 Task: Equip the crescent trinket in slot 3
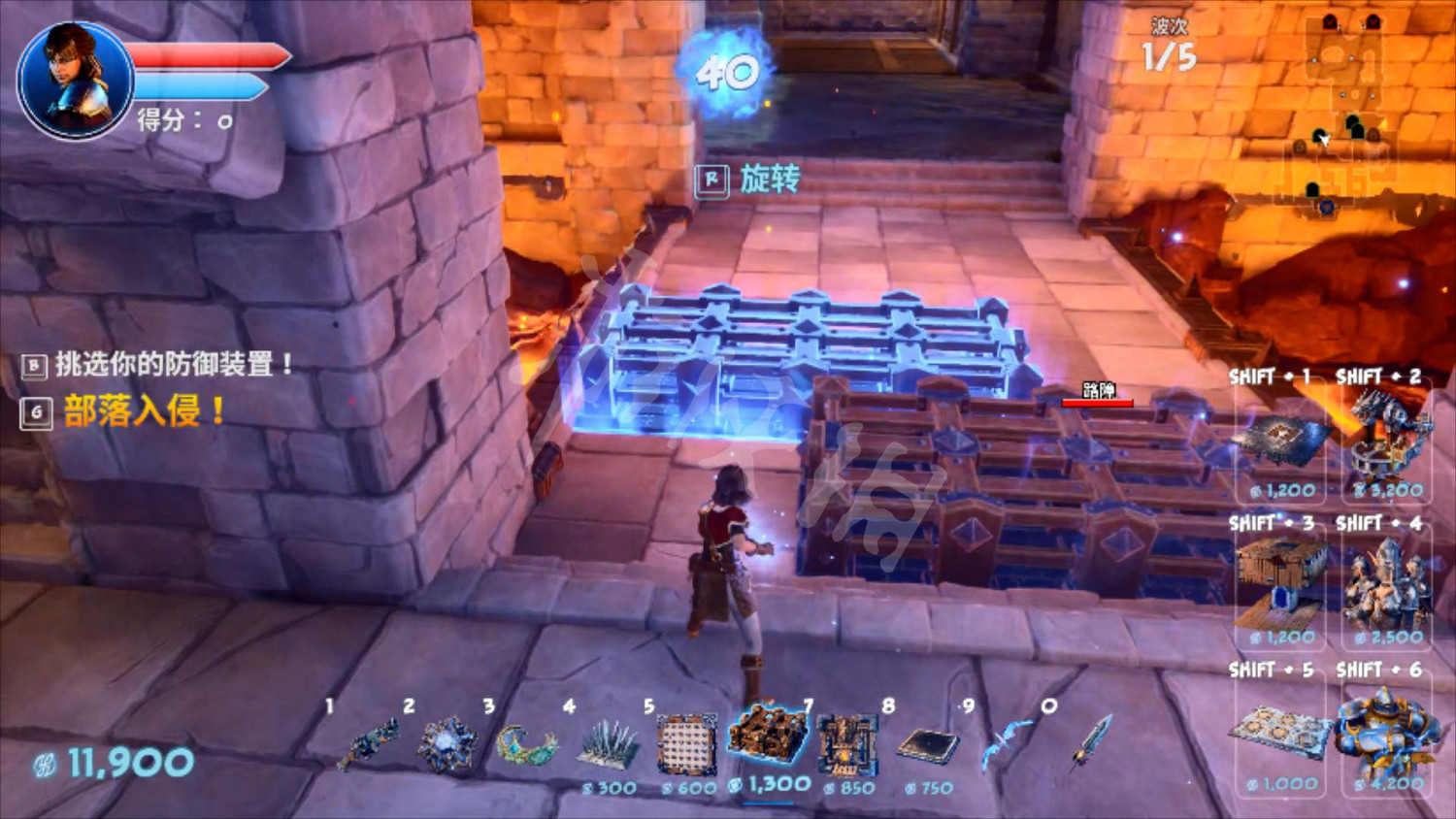(526, 745)
